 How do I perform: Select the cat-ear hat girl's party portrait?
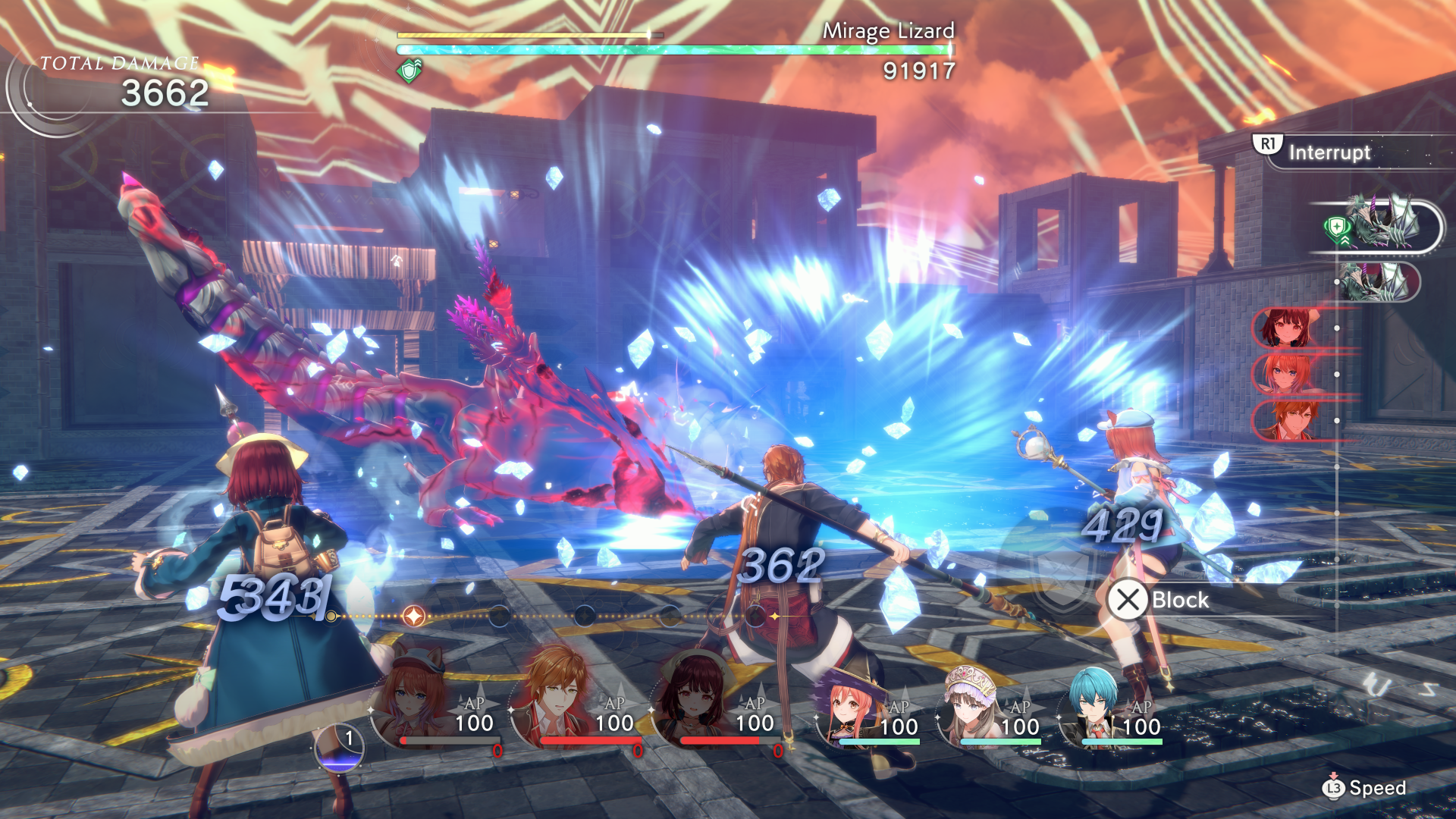[413, 701]
